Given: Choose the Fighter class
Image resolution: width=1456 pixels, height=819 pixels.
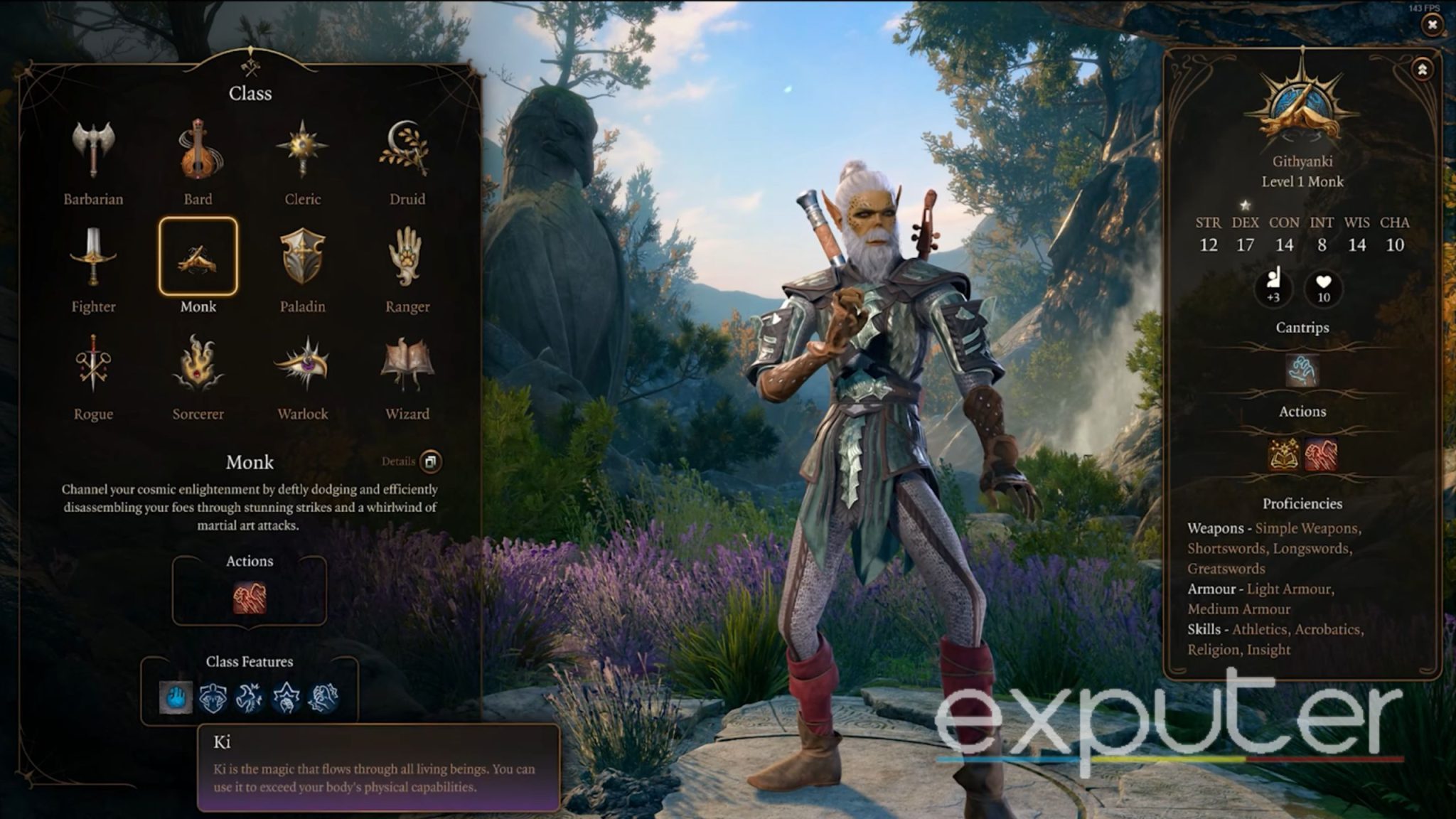Looking at the screenshot, I should click(x=93, y=257).
